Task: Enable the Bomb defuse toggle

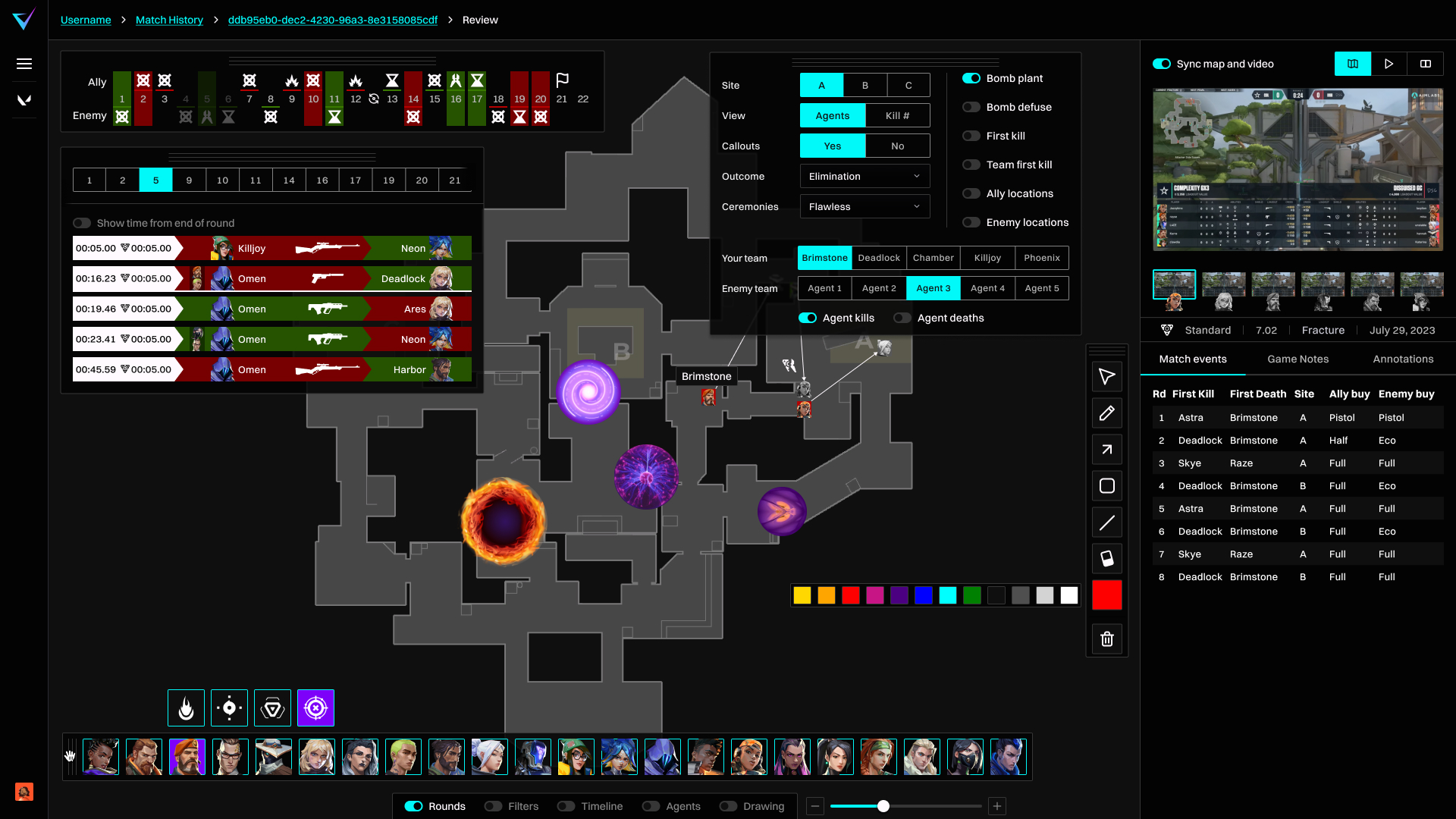Action: click(x=971, y=107)
